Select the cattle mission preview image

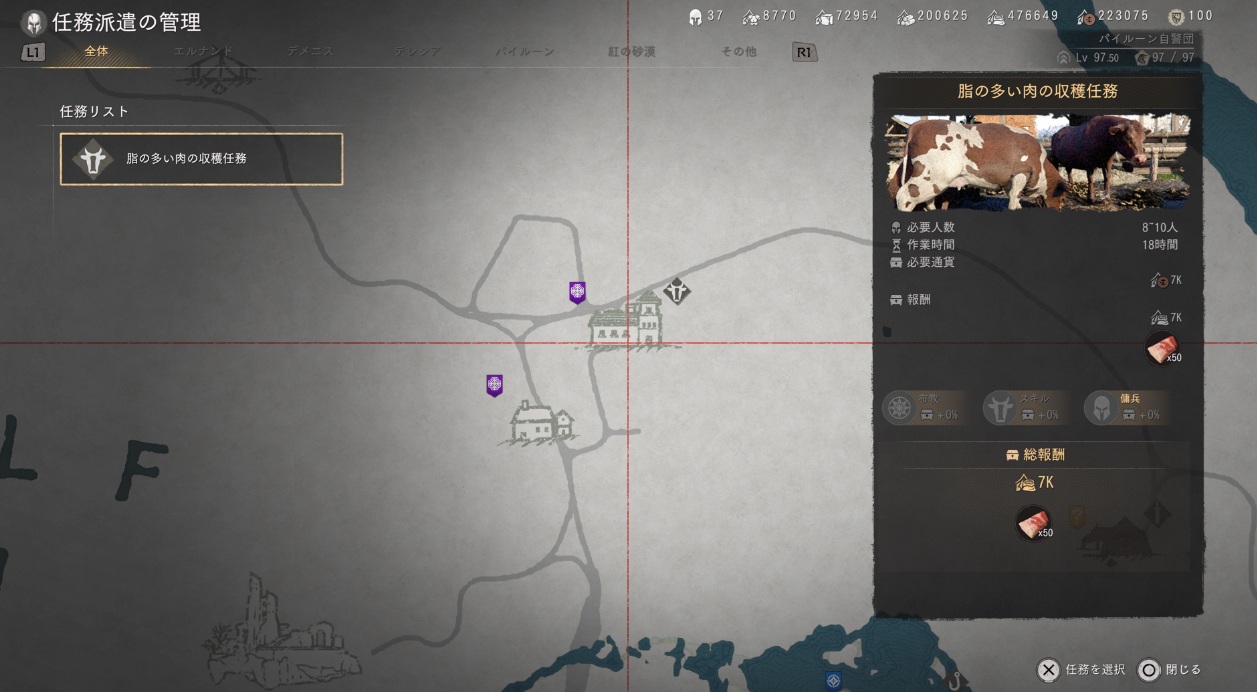coord(1037,162)
